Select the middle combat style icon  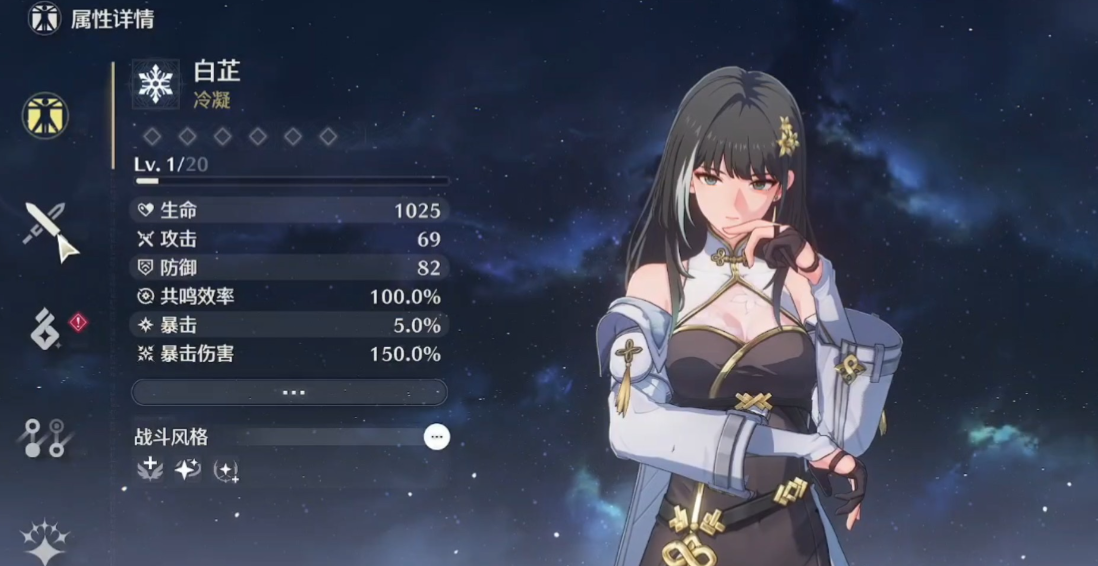[x=188, y=469]
